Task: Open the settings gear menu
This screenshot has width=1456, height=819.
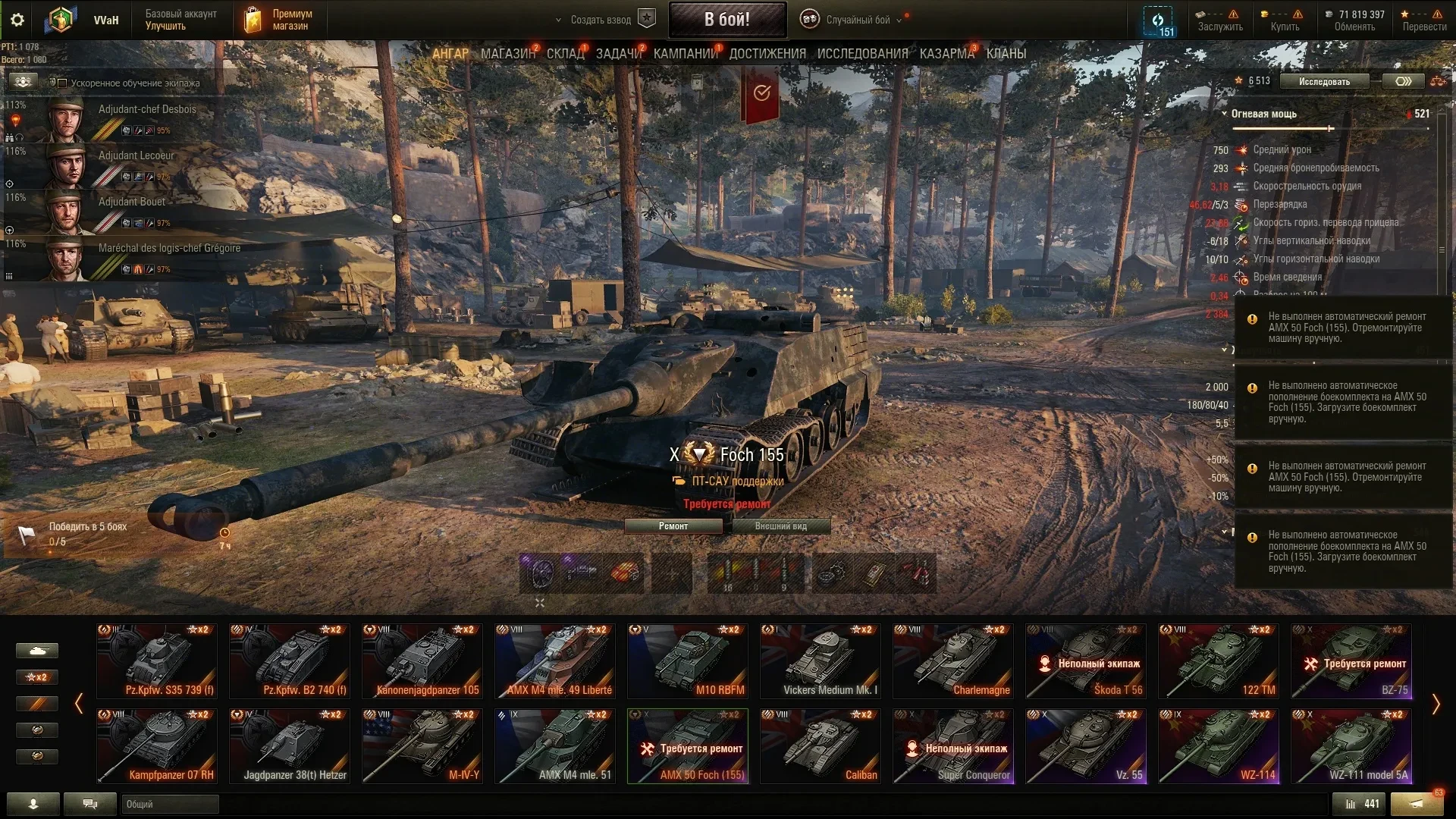Action: (17, 20)
